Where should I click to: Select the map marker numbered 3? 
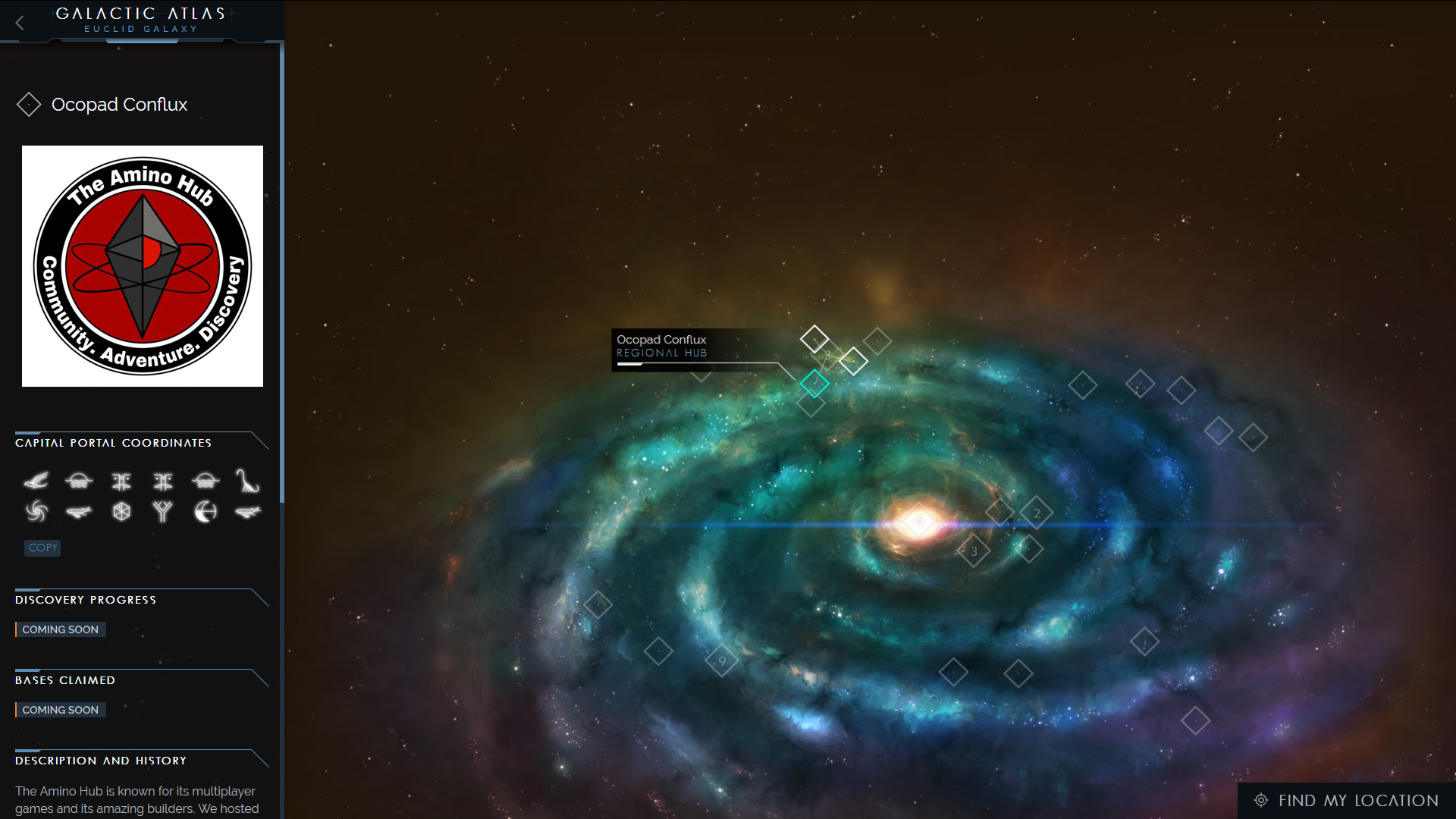[x=974, y=551]
